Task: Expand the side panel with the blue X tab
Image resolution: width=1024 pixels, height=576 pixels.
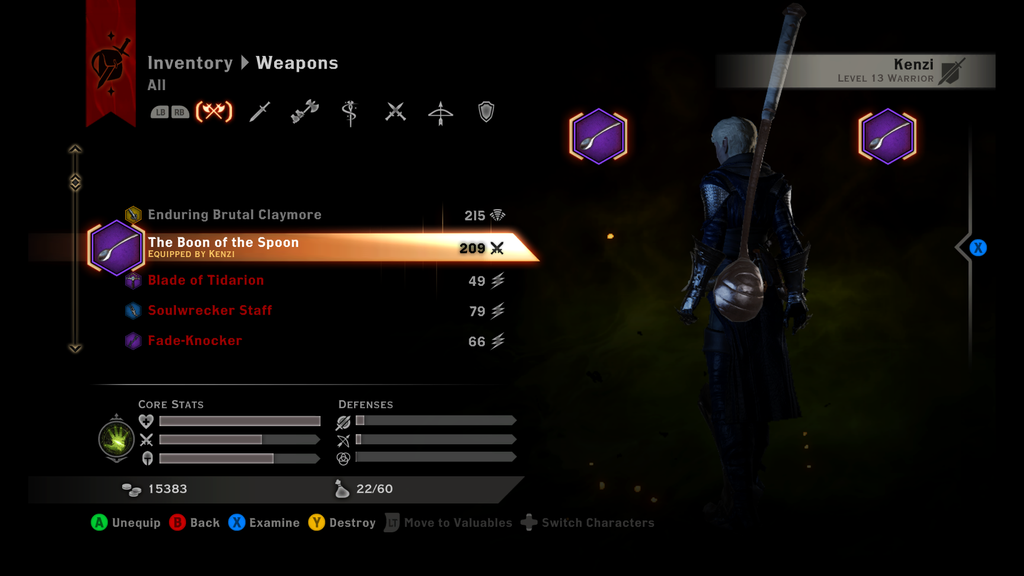Action: pyautogui.click(x=977, y=247)
